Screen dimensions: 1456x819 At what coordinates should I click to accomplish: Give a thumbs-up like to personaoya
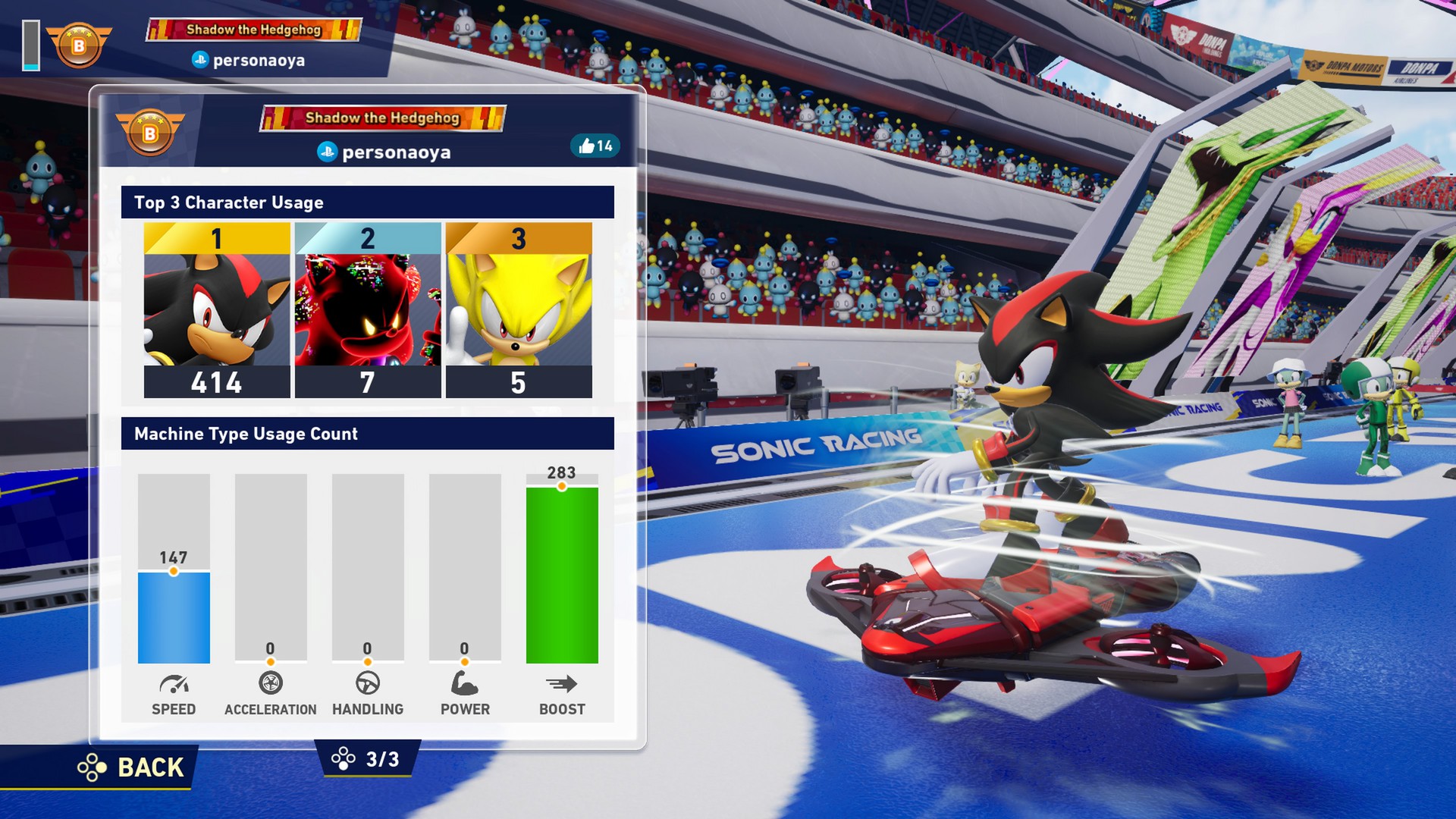coord(595,146)
